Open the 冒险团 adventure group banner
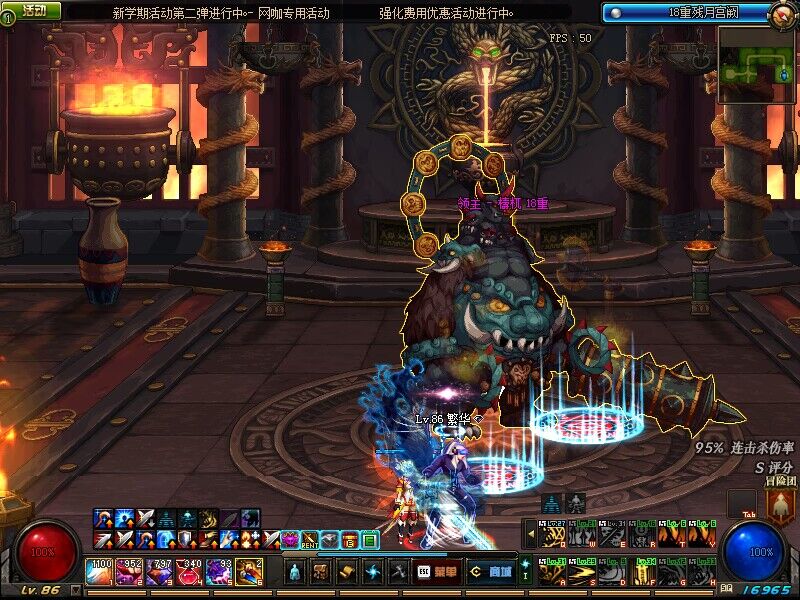800x600 pixels. click(x=781, y=503)
